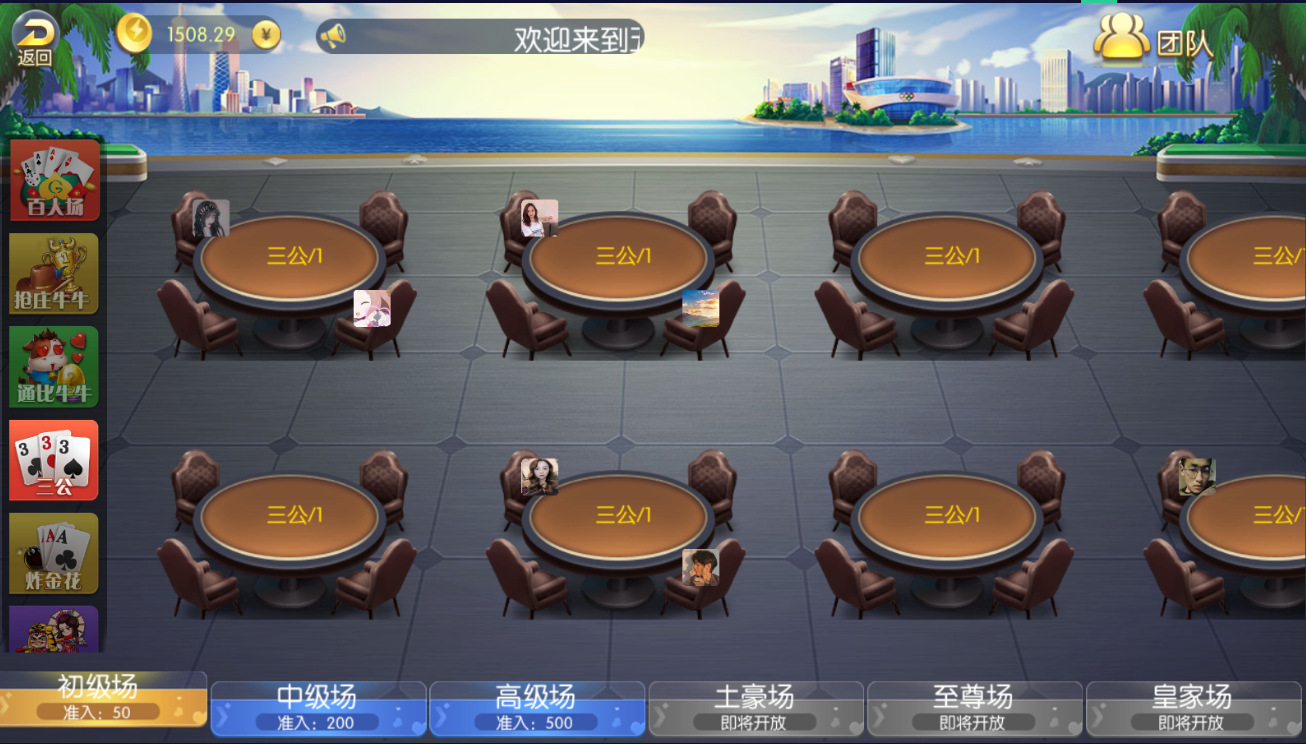The image size is (1306, 744).
Task: Tap the yellow ¥ recharge coin button
Action: point(265,35)
